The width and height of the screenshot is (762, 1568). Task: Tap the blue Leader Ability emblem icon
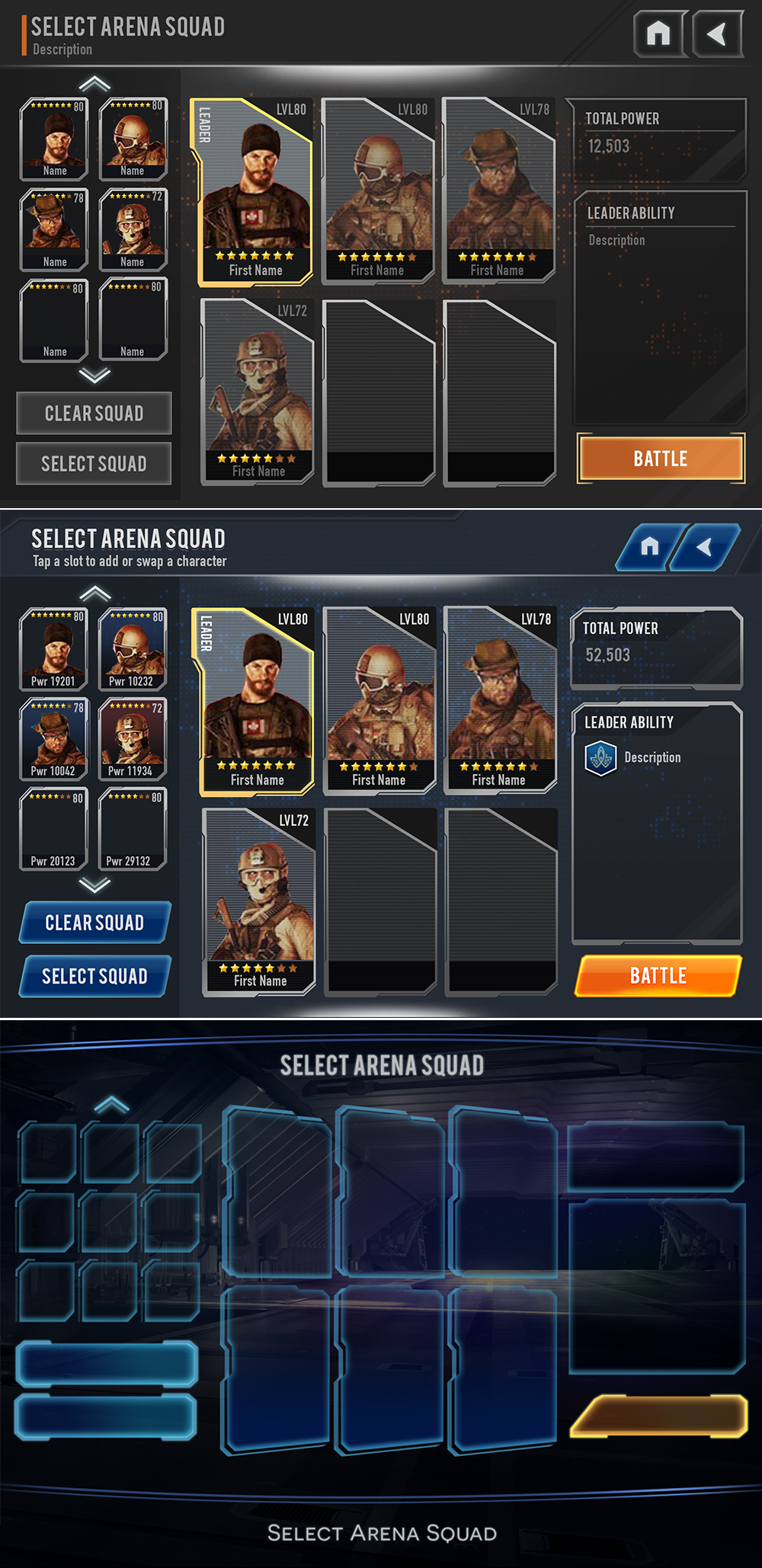coord(600,758)
